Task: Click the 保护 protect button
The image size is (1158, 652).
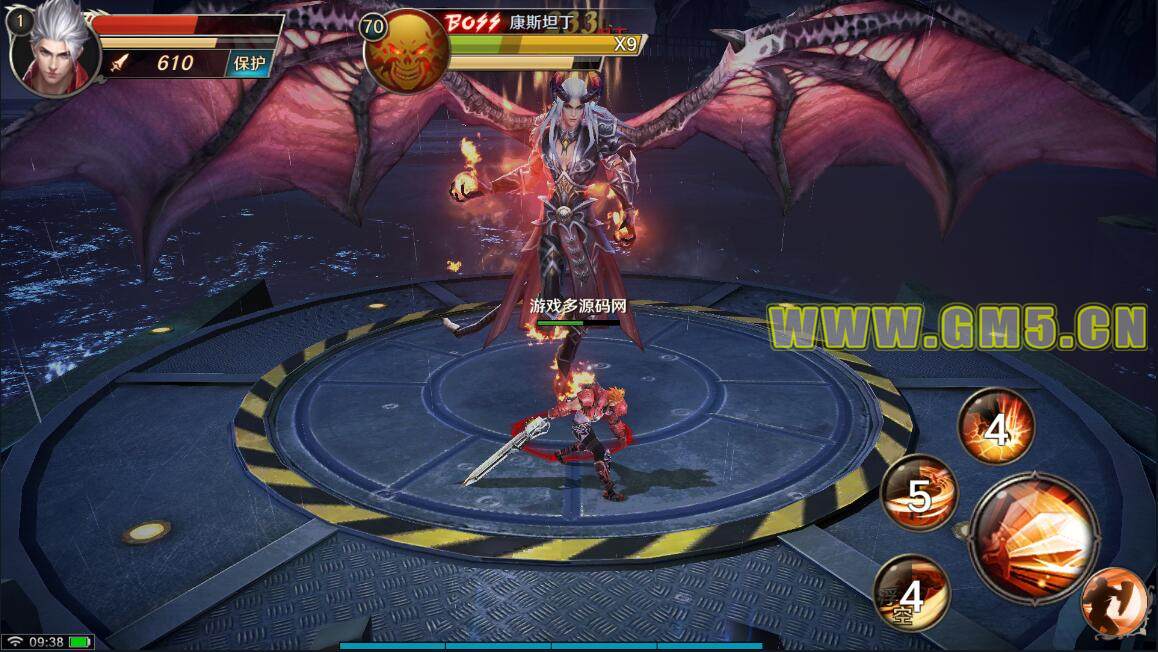Action: click(249, 63)
